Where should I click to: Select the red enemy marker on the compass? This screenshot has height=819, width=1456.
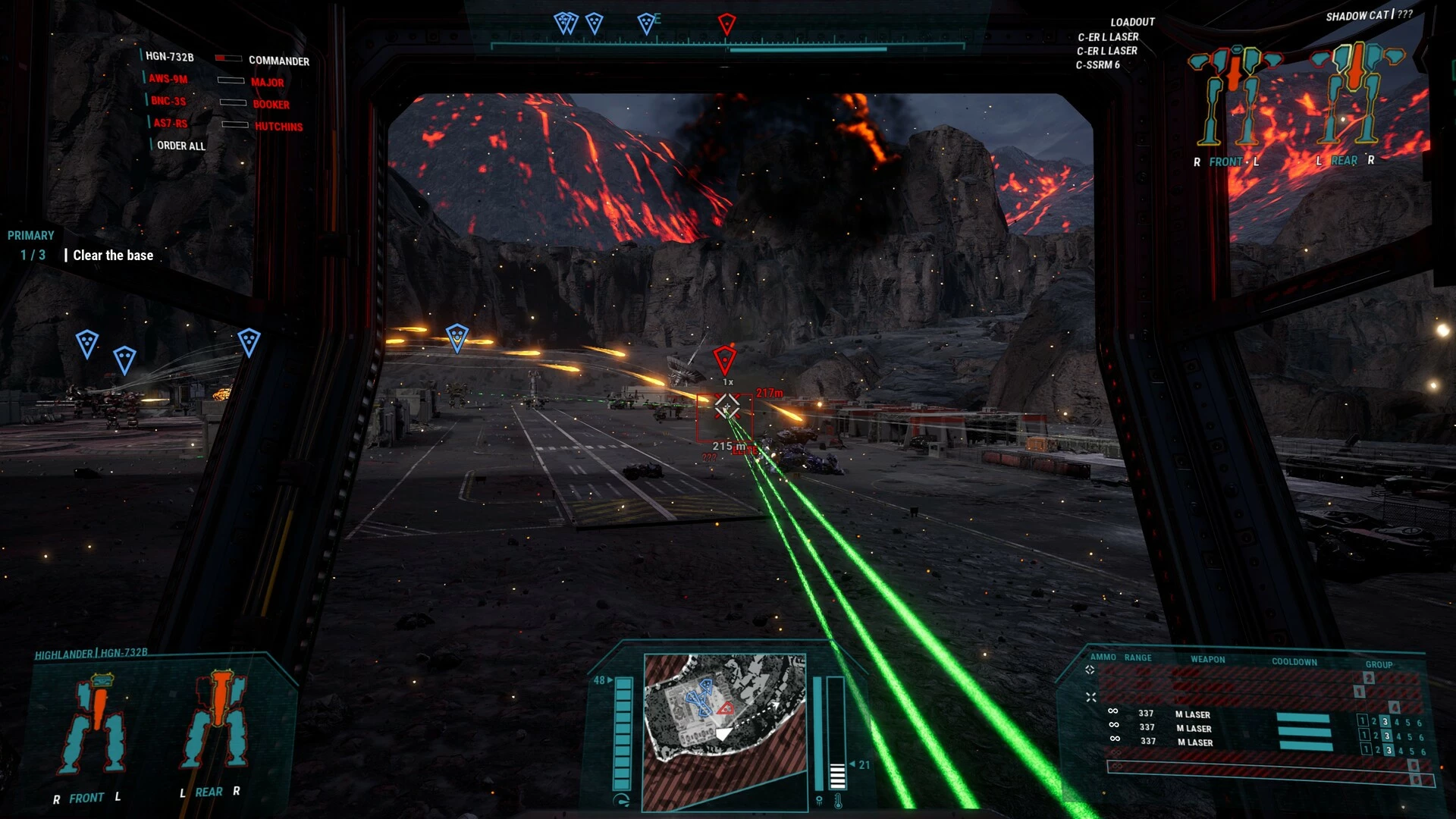(x=726, y=24)
